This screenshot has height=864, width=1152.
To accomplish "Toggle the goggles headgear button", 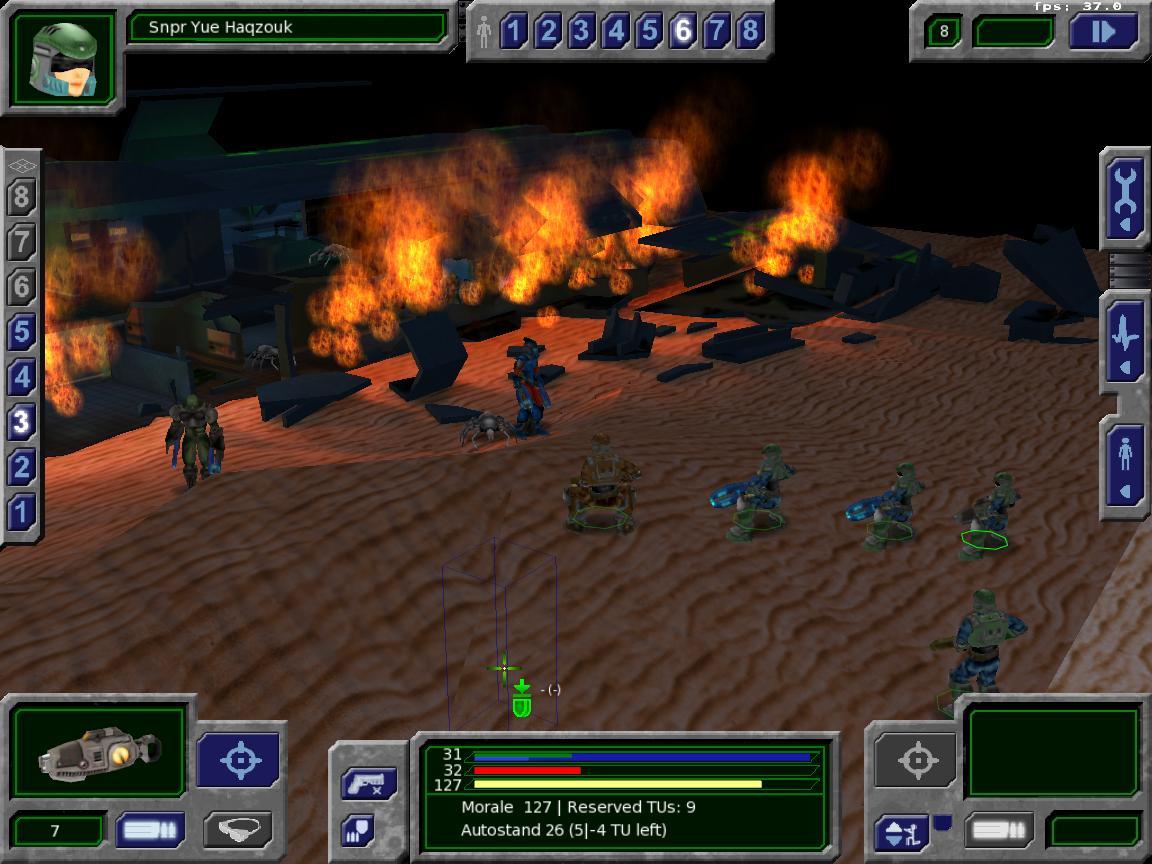I will 237,830.
